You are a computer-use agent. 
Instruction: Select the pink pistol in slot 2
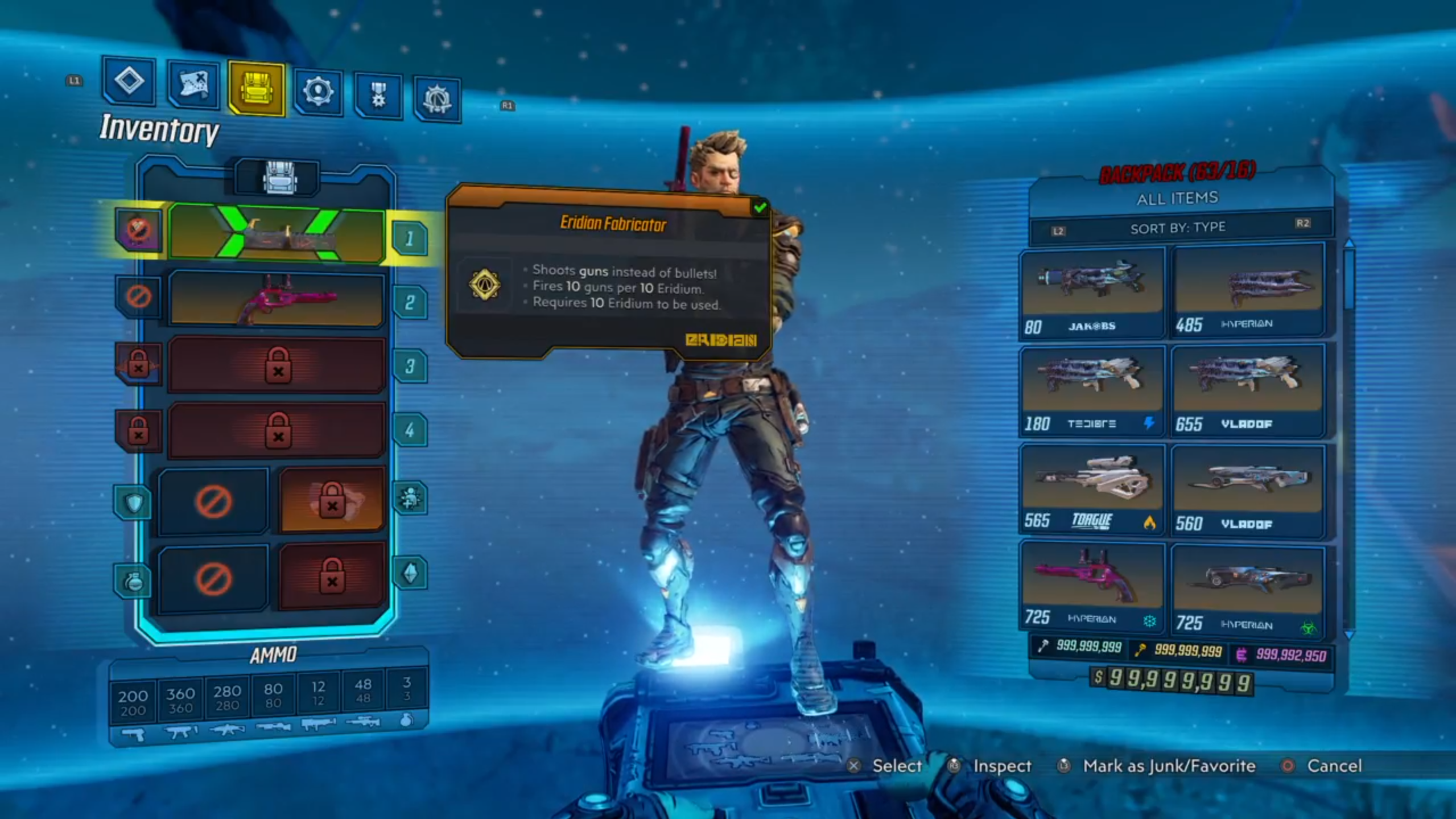coord(277,299)
